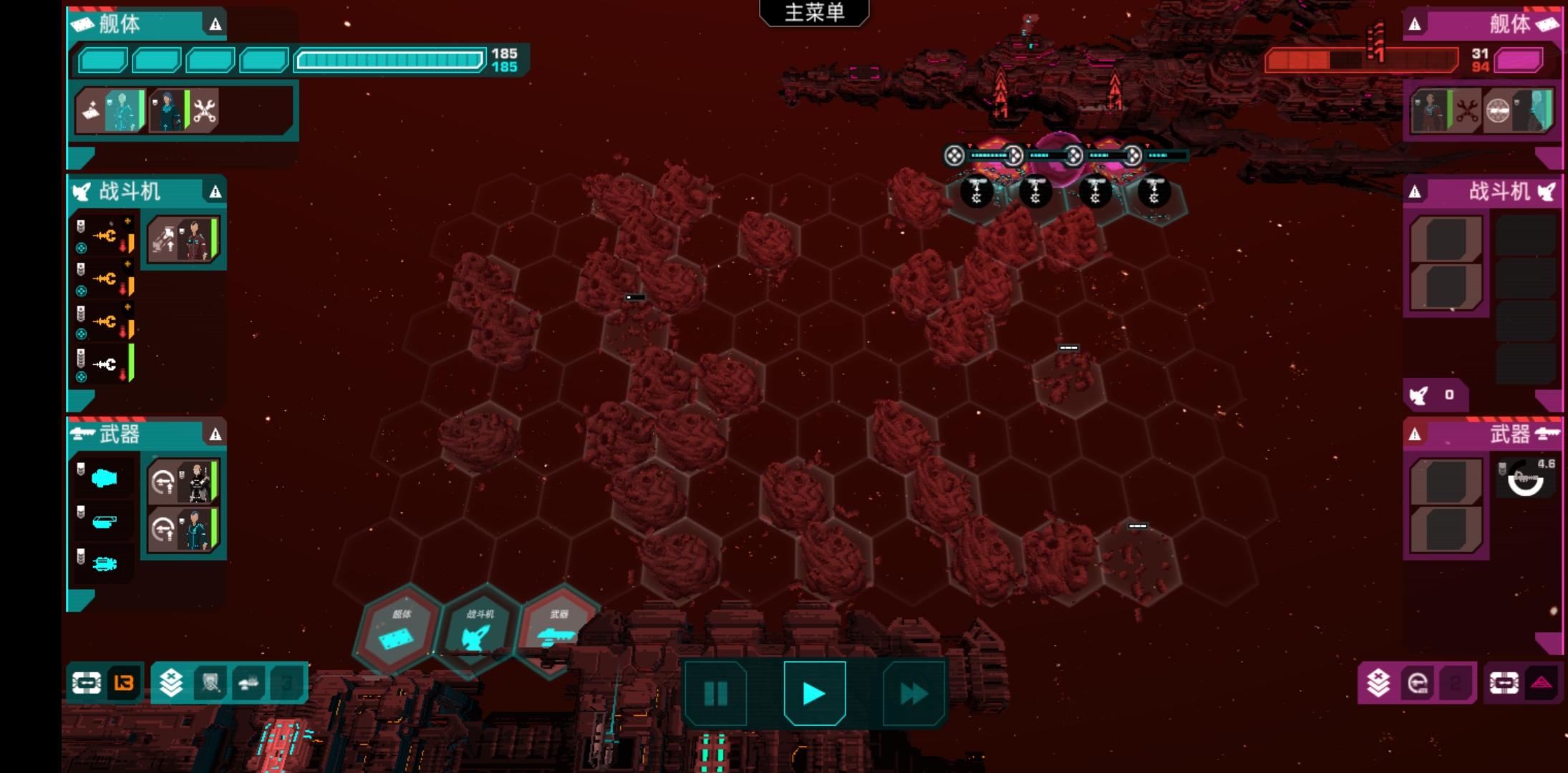Click the magenta stacked-layers icon
This screenshot has height=773, width=1568.
(1378, 683)
